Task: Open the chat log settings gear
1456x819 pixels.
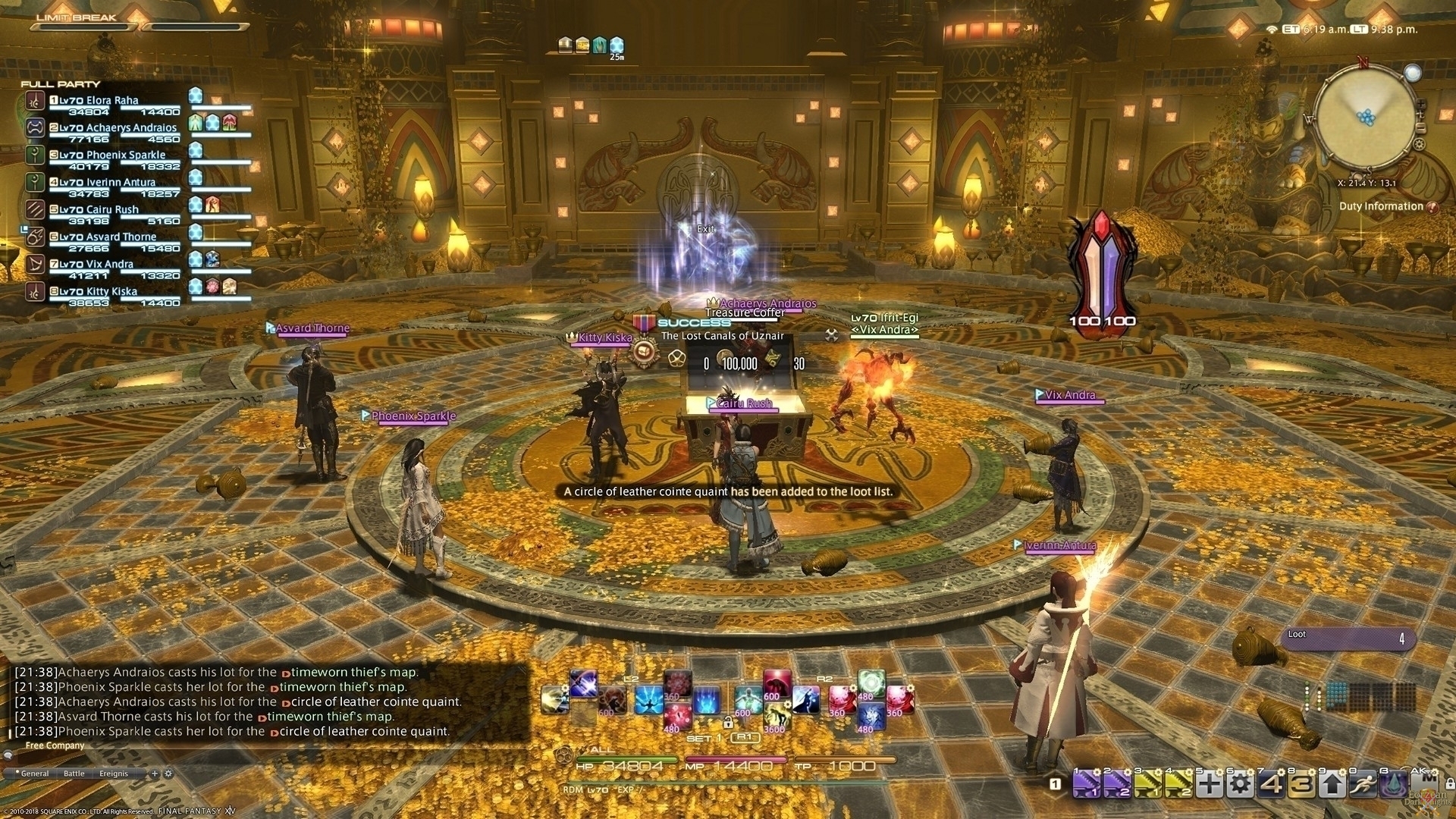Action: tap(168, 773)
